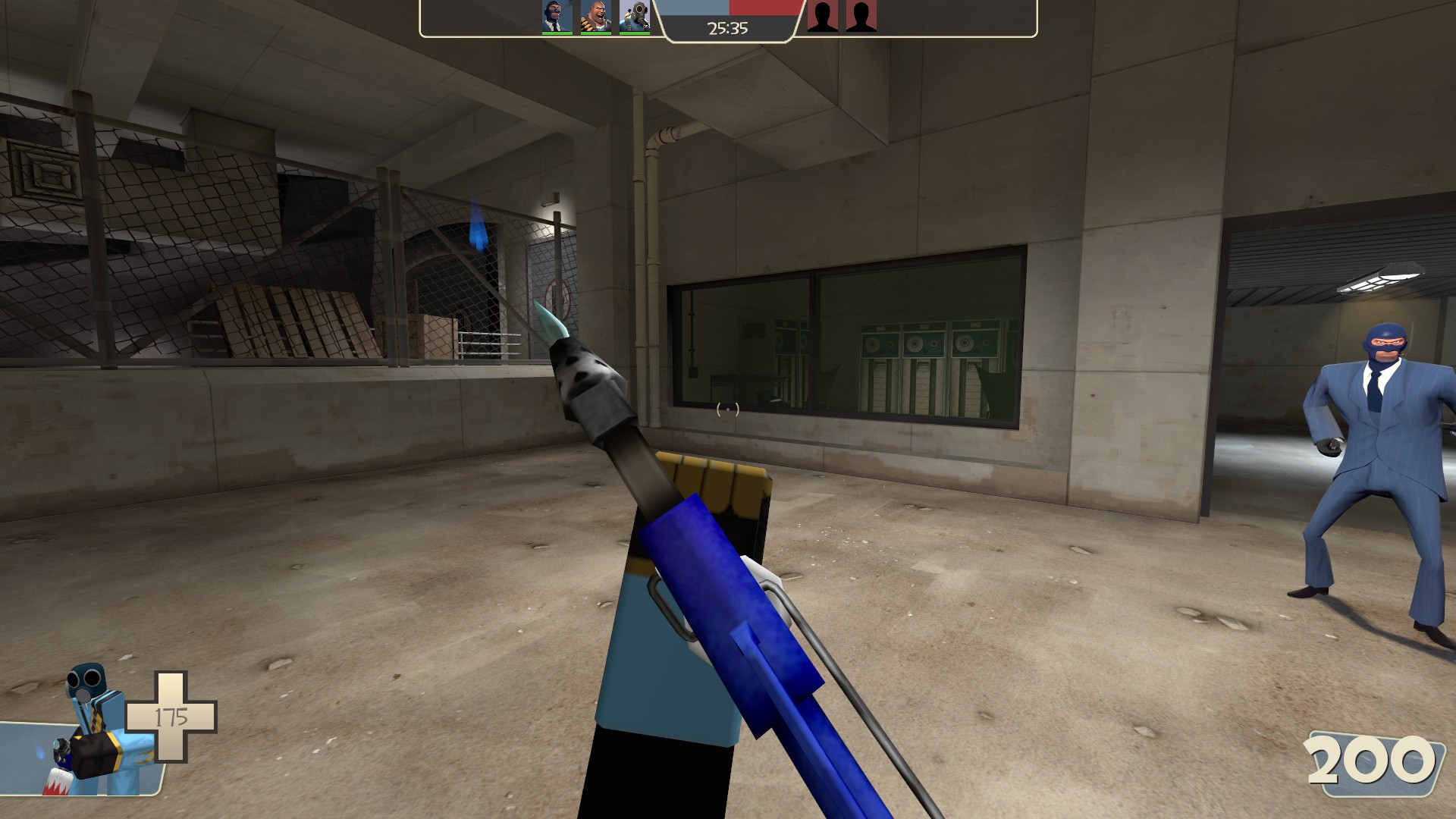Click the second RED team silhouette portrait
The image size is (1456, 819).
pos(861,17)
